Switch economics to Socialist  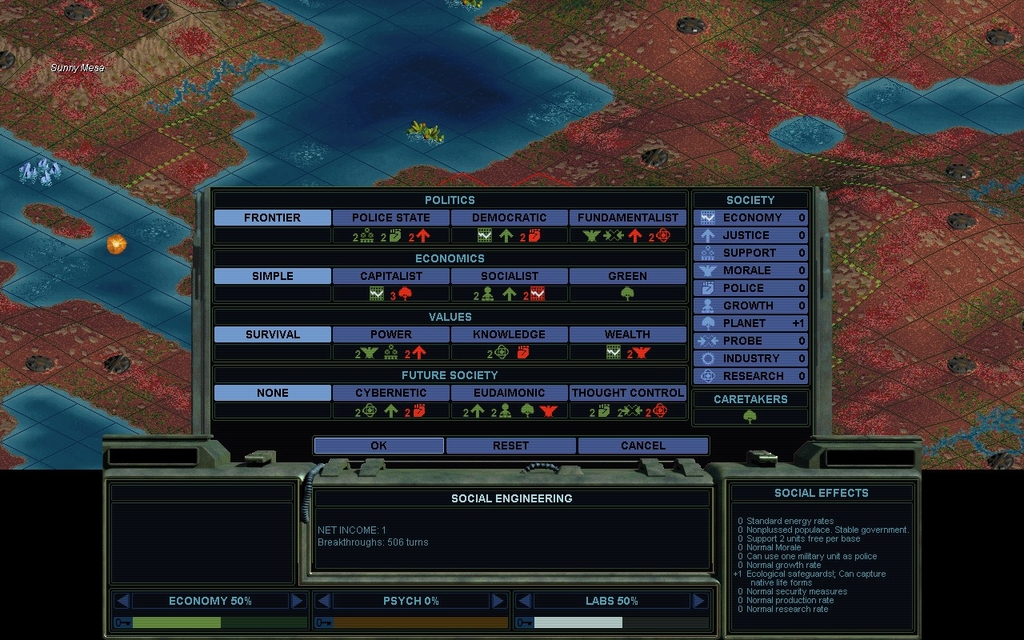coord(509,276)
